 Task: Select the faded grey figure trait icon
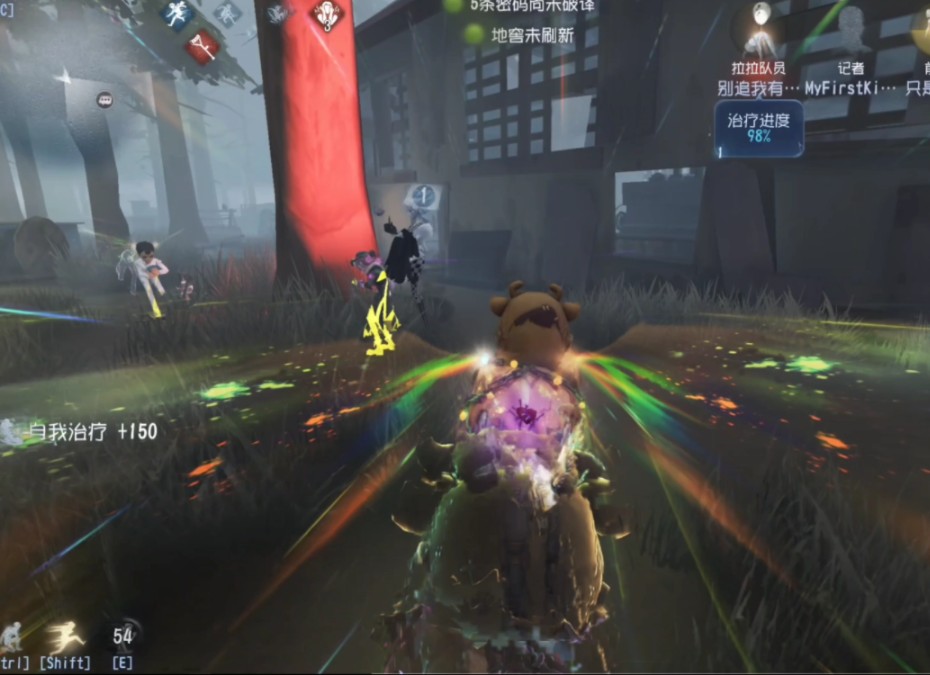coord(226,13)
